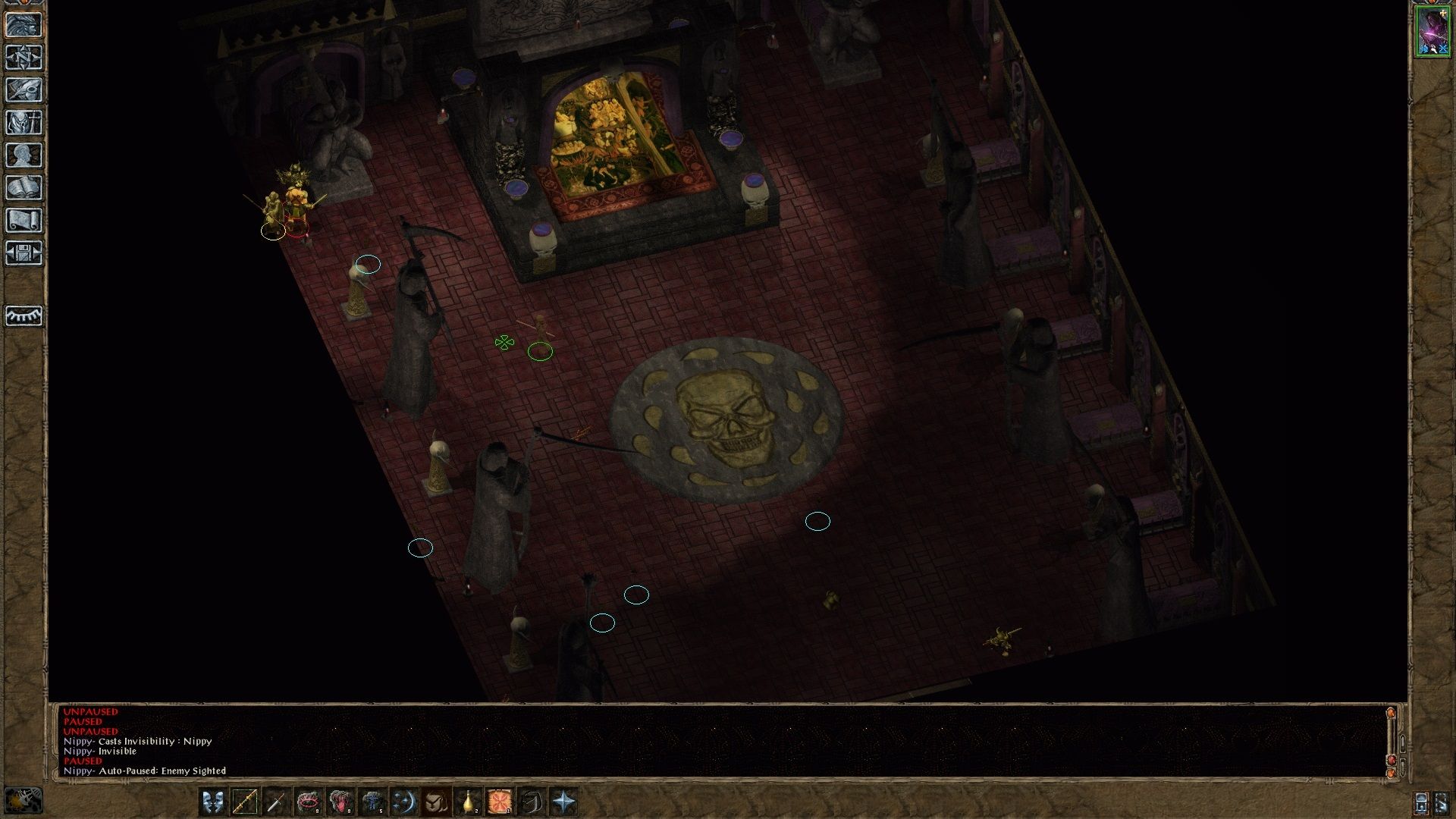Select Nippy's character portrait

click(x=1432, y=31)
